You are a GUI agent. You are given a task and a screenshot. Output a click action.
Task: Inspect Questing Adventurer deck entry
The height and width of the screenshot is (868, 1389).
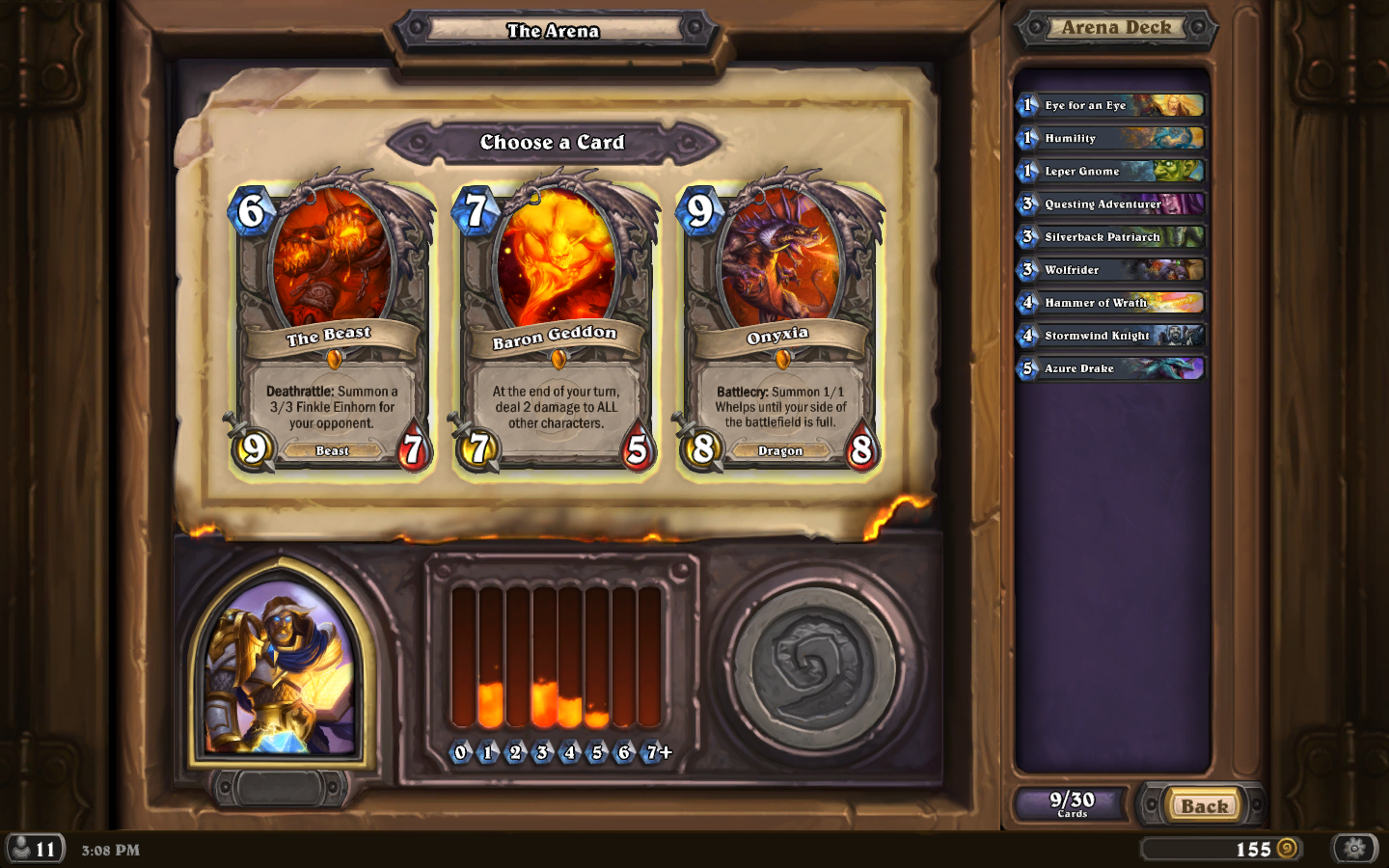[x=1111, y=203]
